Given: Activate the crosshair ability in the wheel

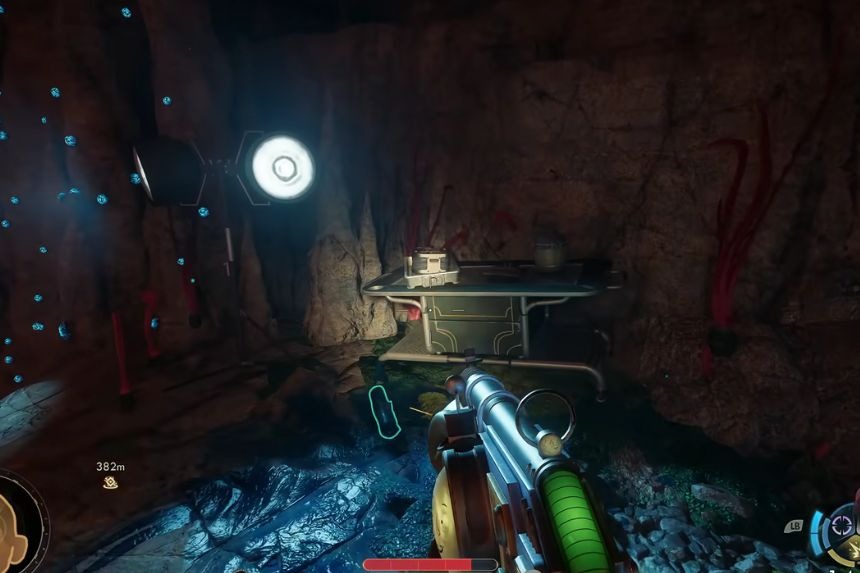Looking at the screenshot, I should (x=843, y=524).
